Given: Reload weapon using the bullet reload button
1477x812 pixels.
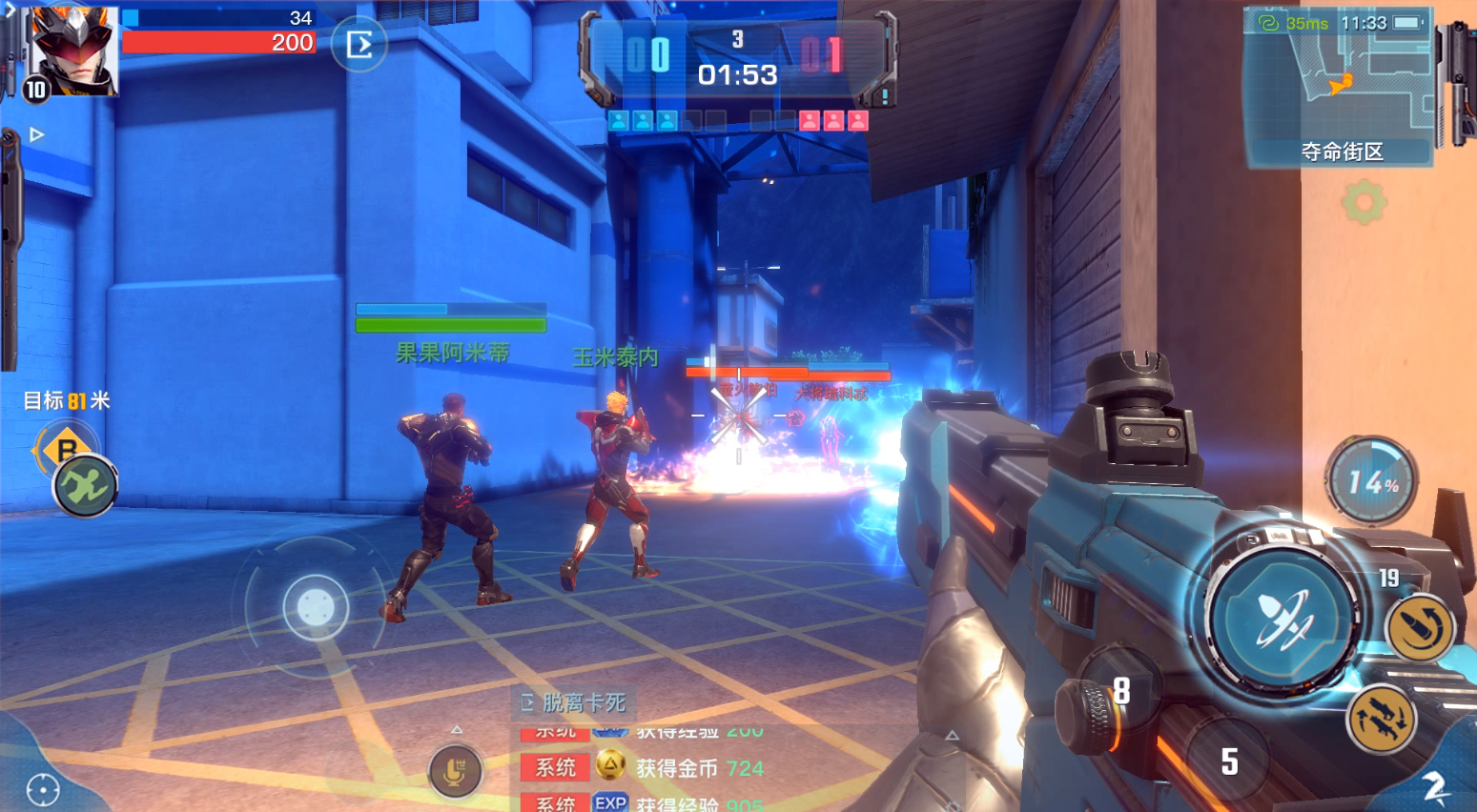Looking at the screenshot, I should pyautogui.click(x=1419, y=628).
